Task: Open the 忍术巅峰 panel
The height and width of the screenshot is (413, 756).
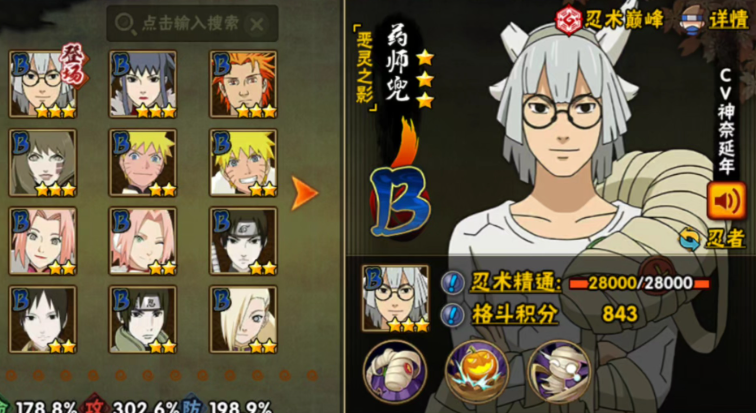Action: [x=624, y=20]
